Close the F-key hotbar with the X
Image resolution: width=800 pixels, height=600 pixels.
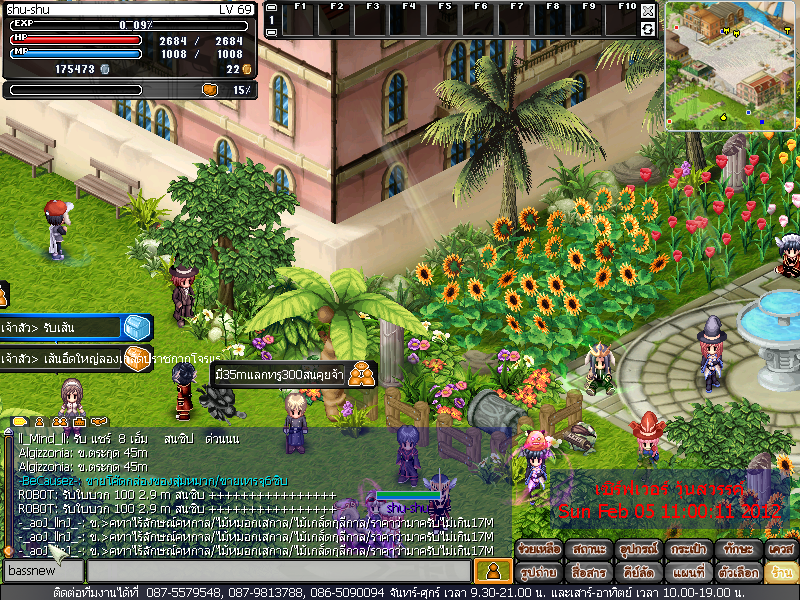pyautogui.click(x=648, y=11)
